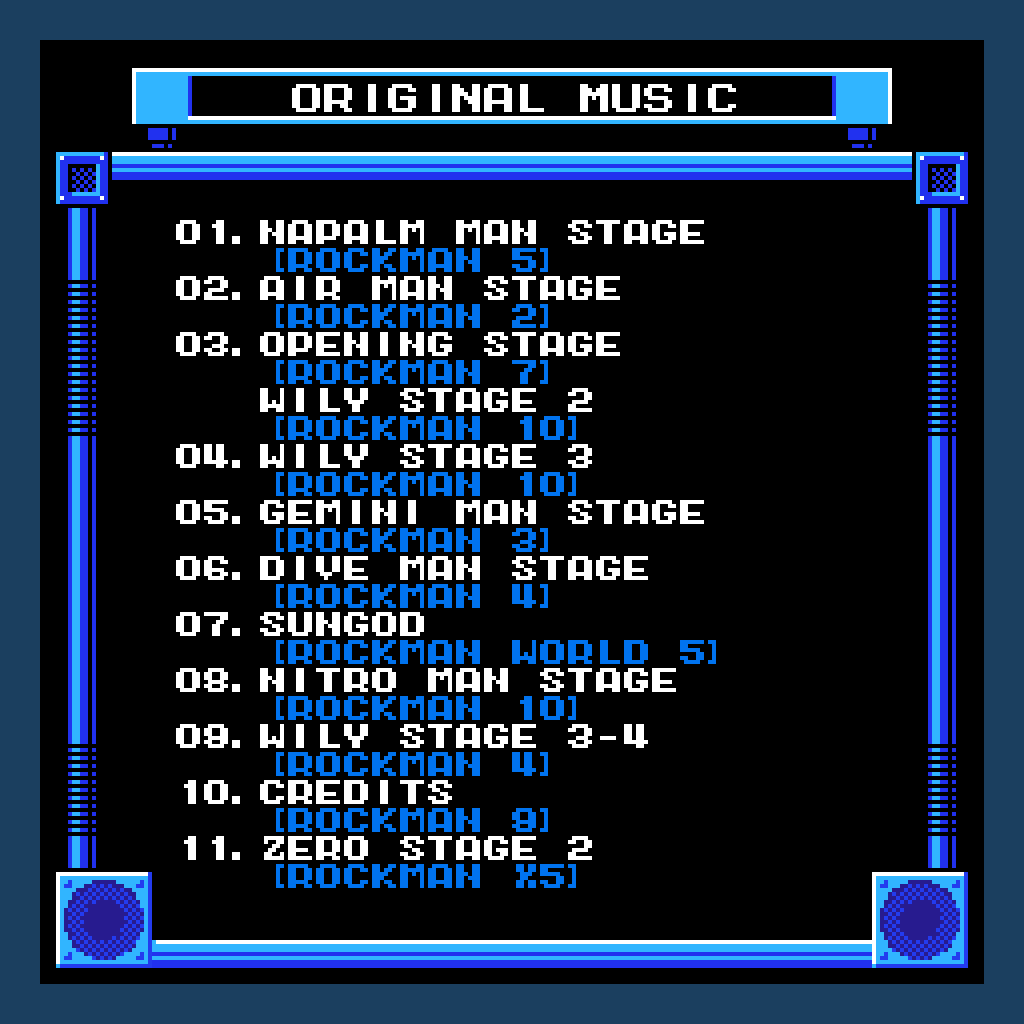
Task: Select track 10 Credits
Action: pyautogui.click(x=356, y=793)
